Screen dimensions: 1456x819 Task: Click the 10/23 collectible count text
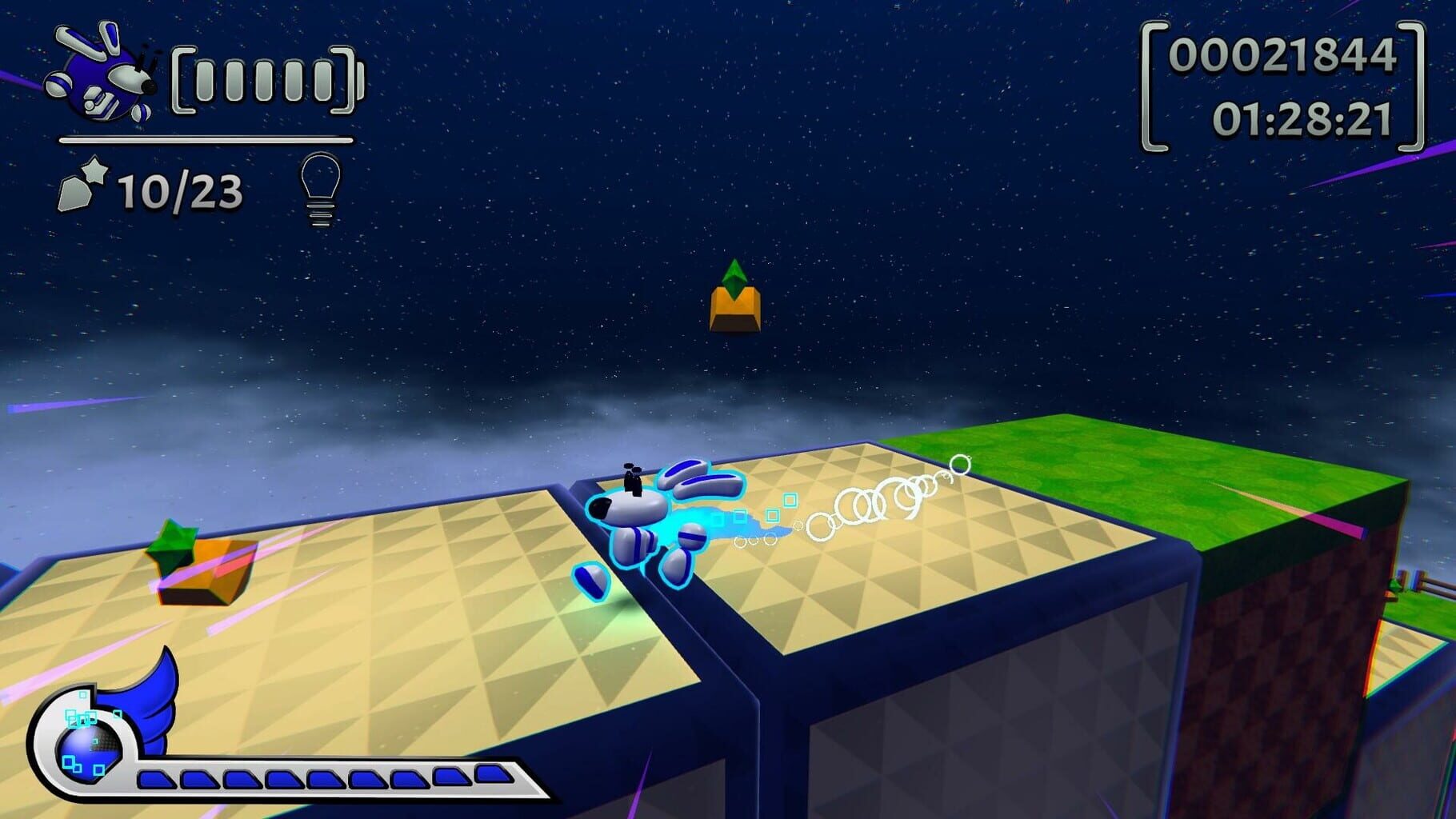[180, 190]
